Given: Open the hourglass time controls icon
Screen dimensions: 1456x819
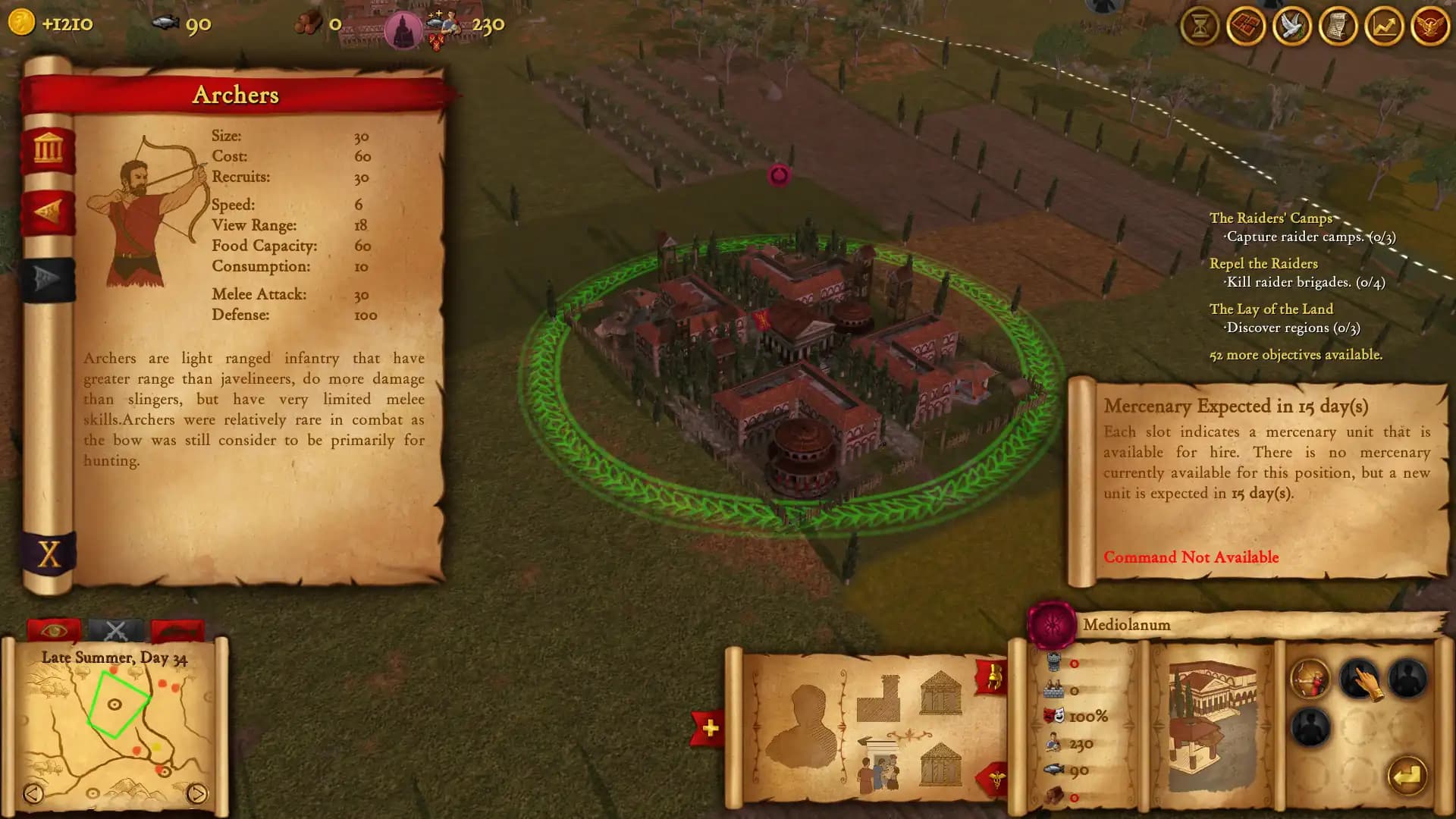Looking at the screenshot, I should (x=1200, y=25).
